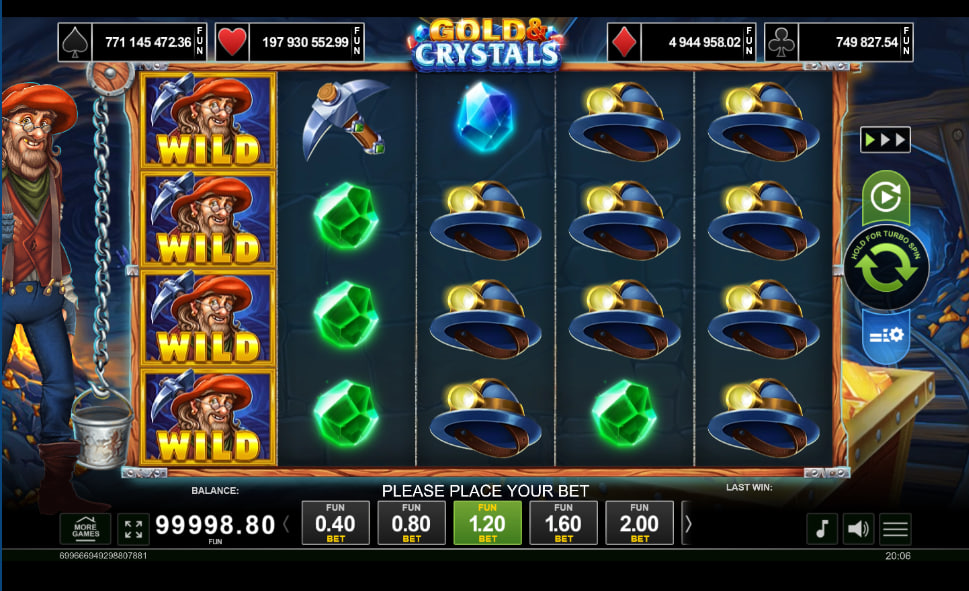Choose the 0.80 bet amount
Viewport: 969px width, 591px height.
click(411, 523)
